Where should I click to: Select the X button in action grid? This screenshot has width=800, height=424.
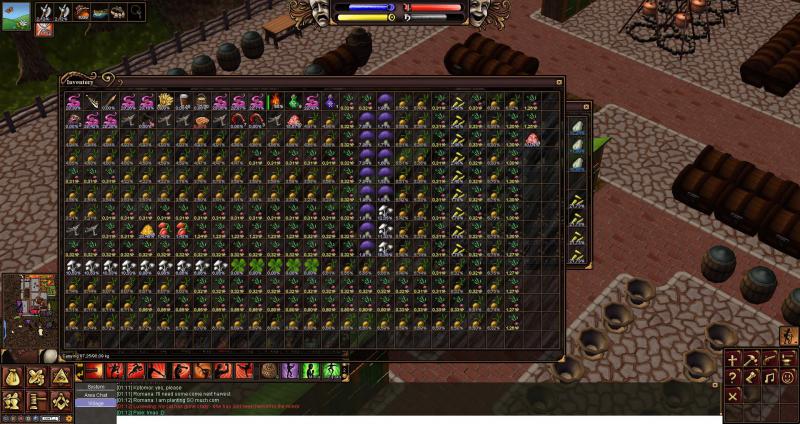click(734, 396)
